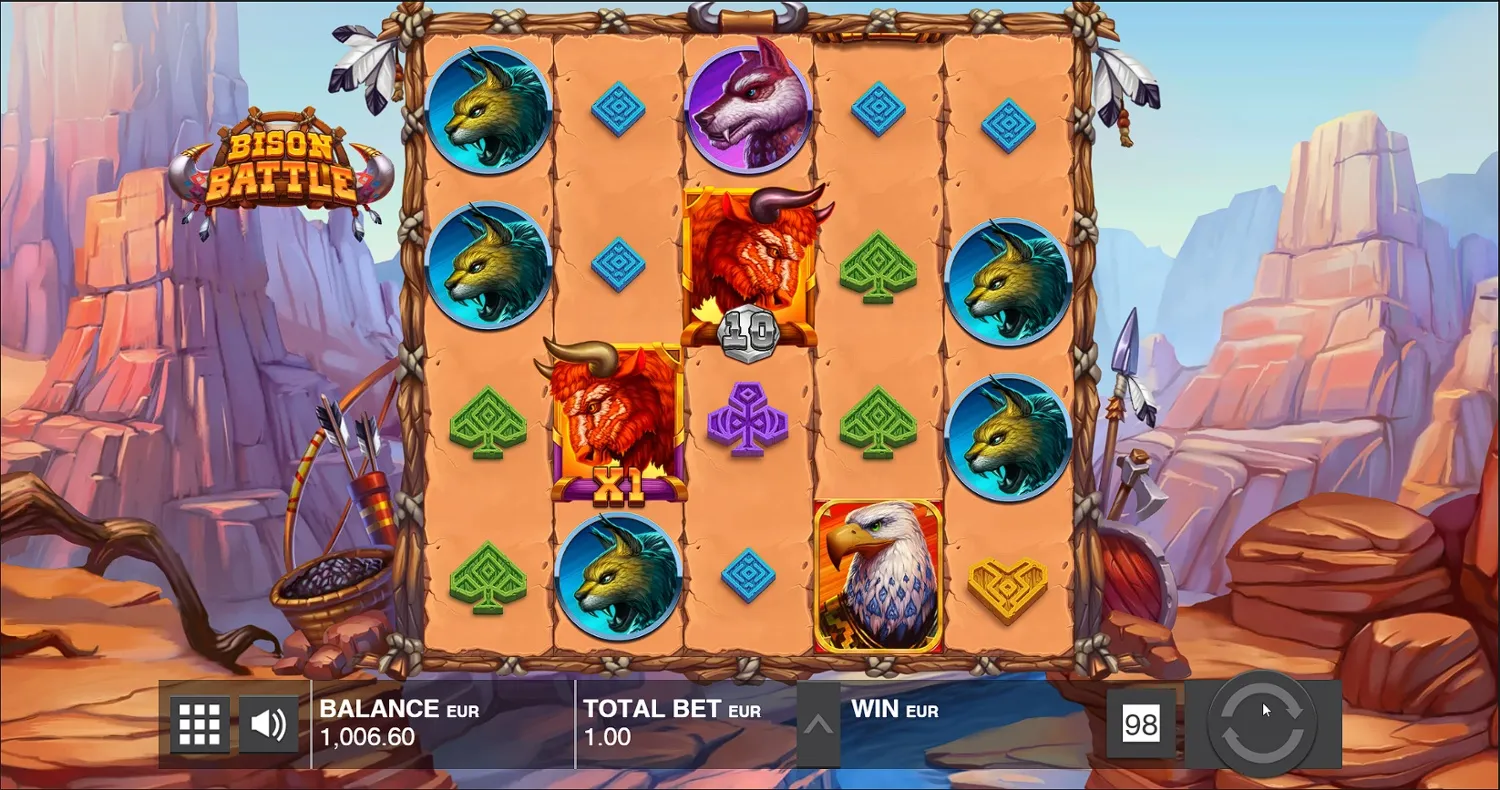This screenshot has height=790, width=1500.
Task: Click the purple club symbol in the grid center
Action: [x=748, y=417]
